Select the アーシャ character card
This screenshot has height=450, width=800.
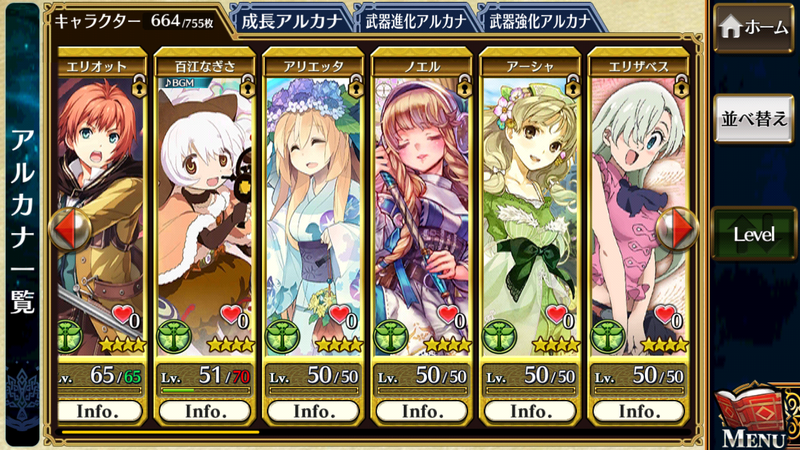528,200
